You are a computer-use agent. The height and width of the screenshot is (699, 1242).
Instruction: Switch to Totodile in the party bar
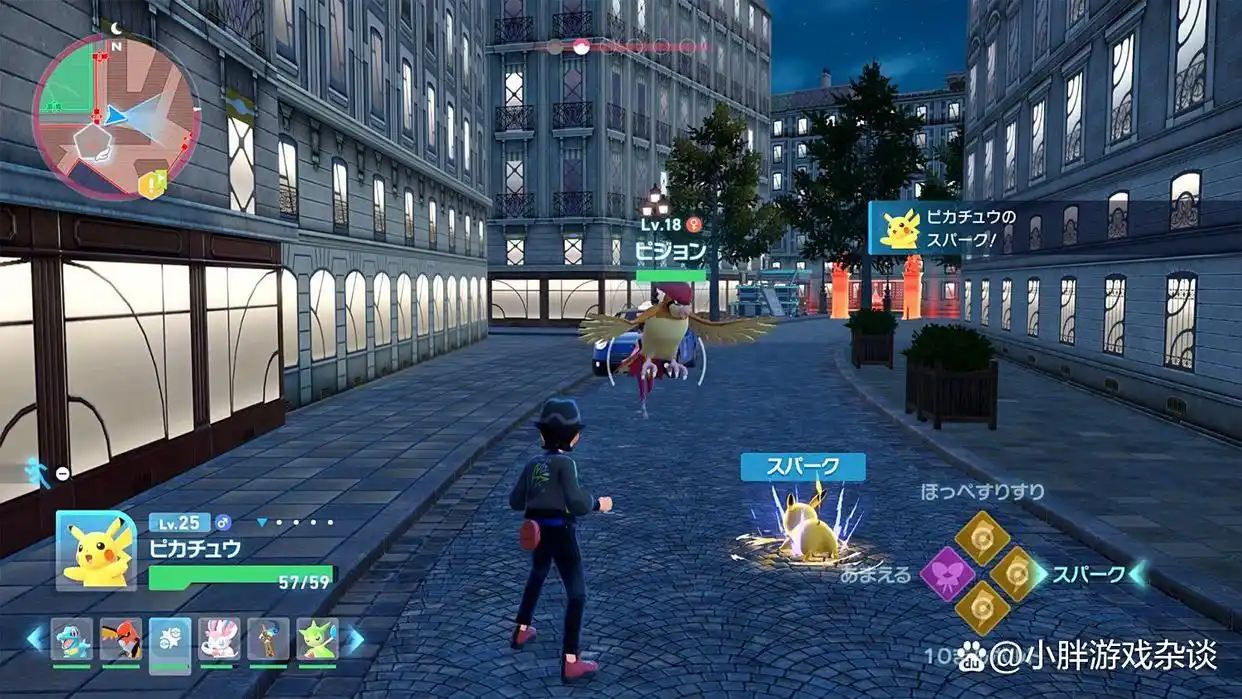coord(72,638)
